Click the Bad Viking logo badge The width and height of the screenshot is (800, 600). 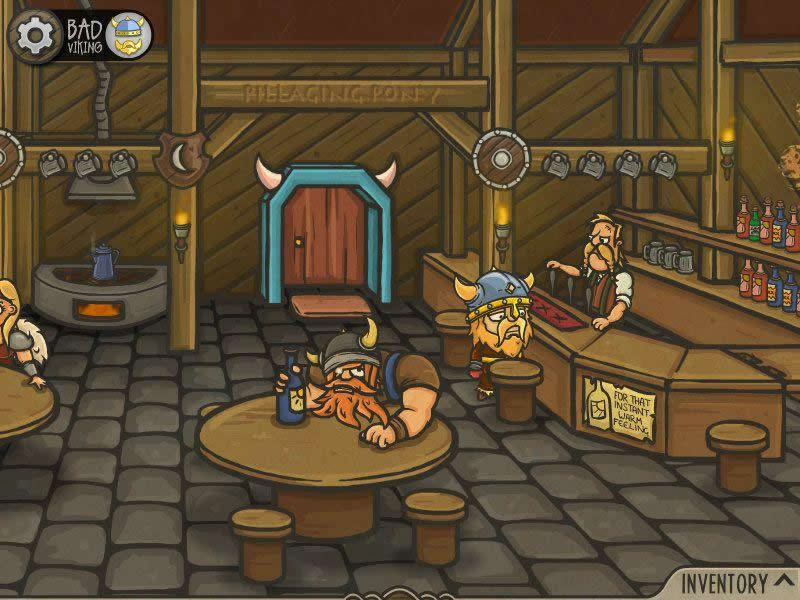[x=109, y=35]
